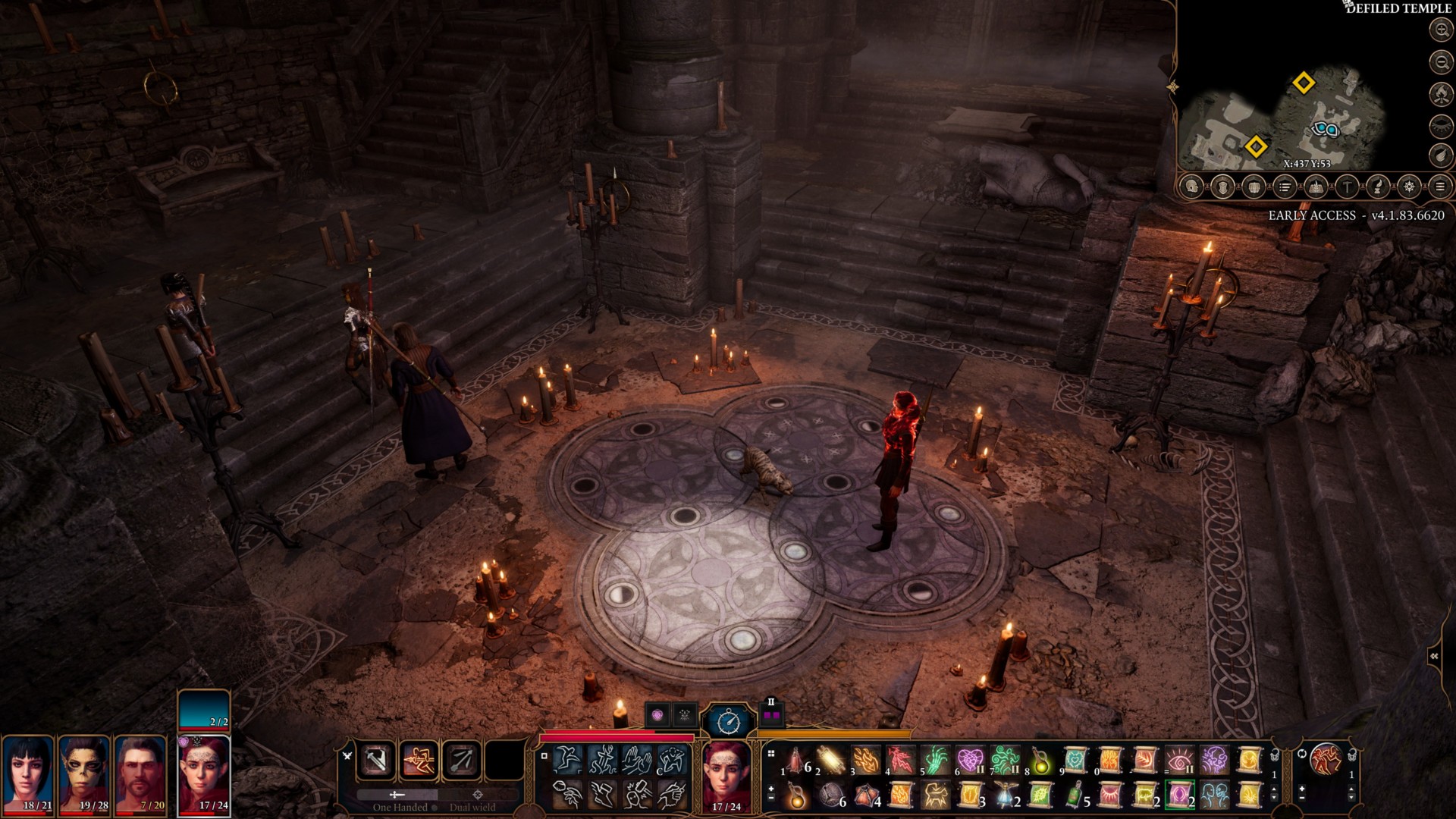The image size is (1456, 819).
Task: Zoom out on the minimap
Action: point(1440,61)
